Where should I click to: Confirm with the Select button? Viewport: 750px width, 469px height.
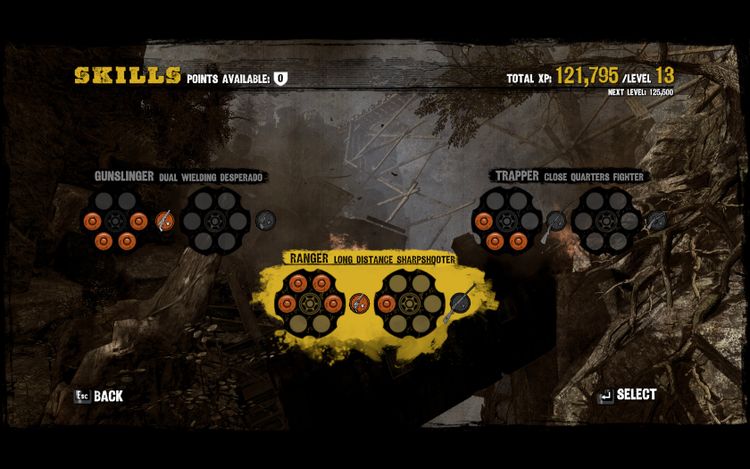point(627,394)
